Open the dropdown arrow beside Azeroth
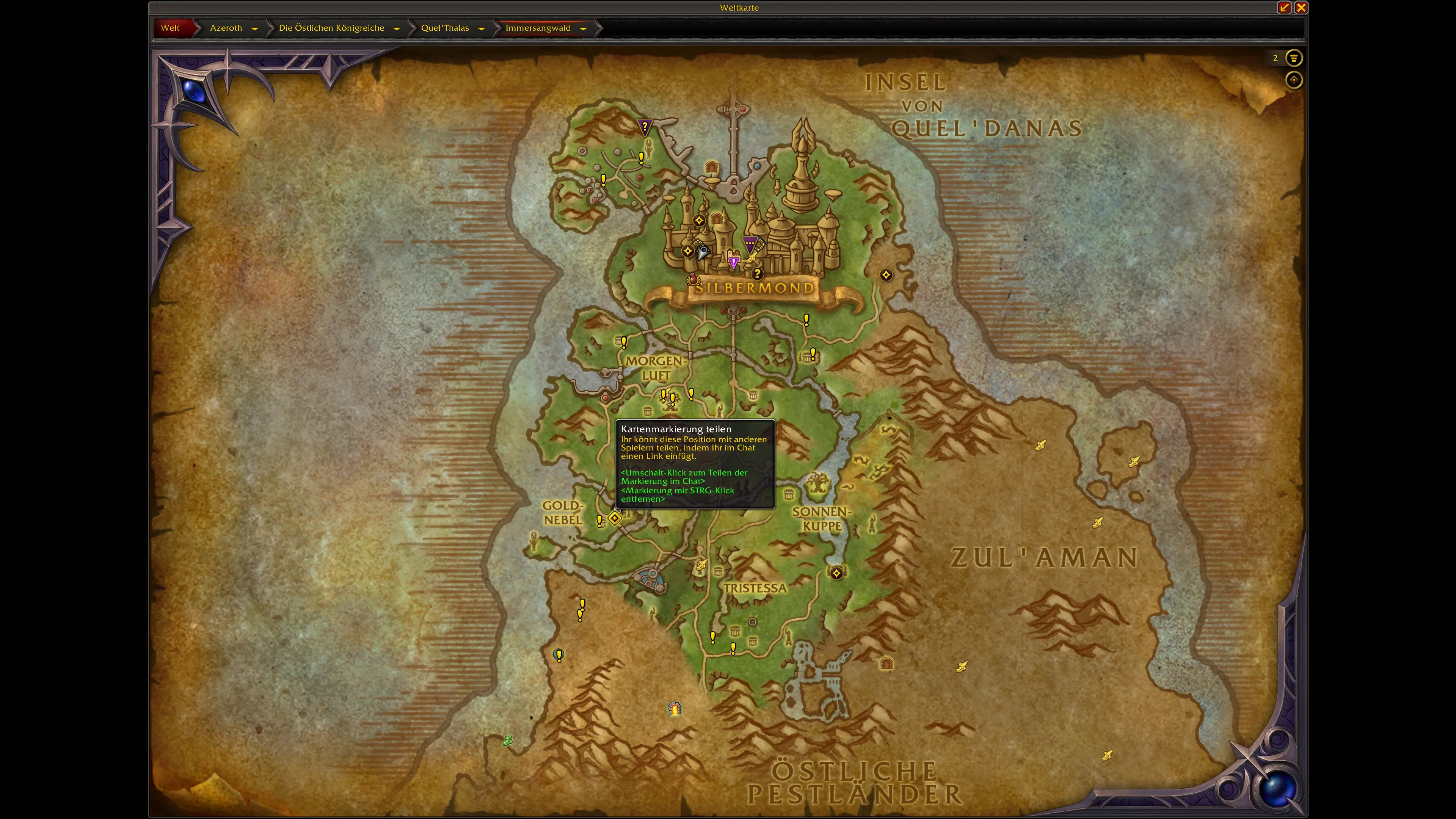 tap(255, 28)
